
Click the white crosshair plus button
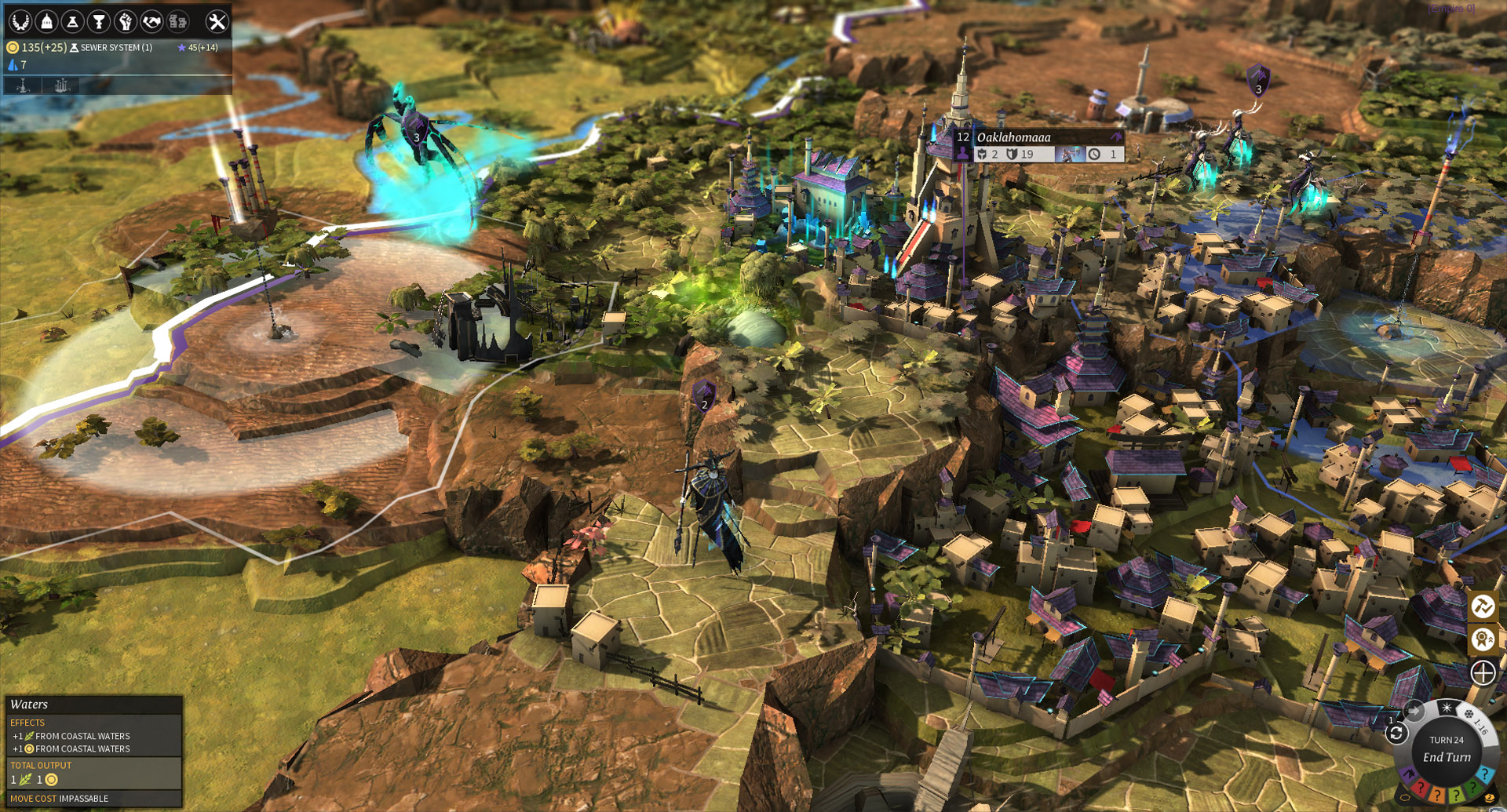[1483, 672]
